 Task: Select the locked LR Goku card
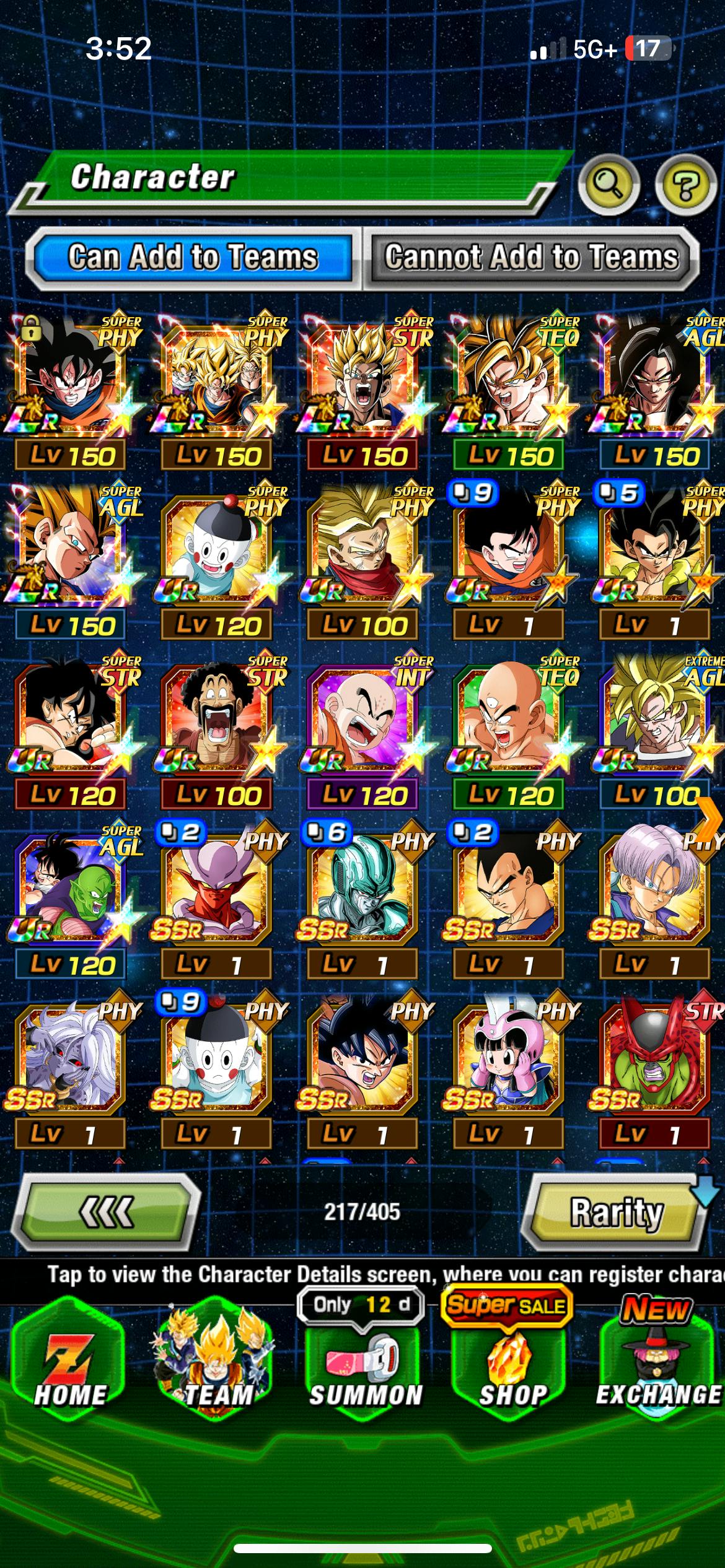[x=70, y=378]
